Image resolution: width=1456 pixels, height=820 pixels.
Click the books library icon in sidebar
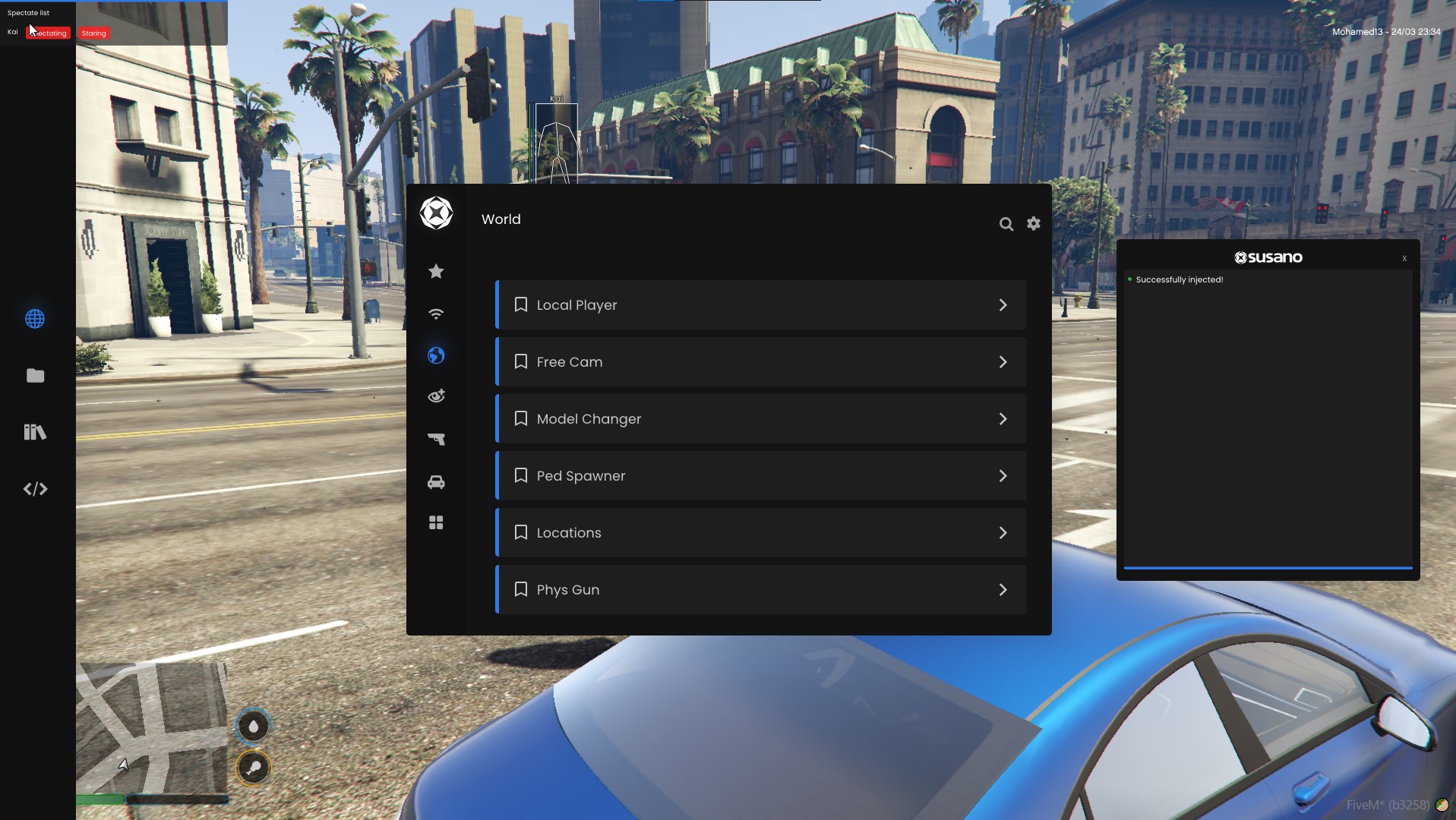(35, 432)
